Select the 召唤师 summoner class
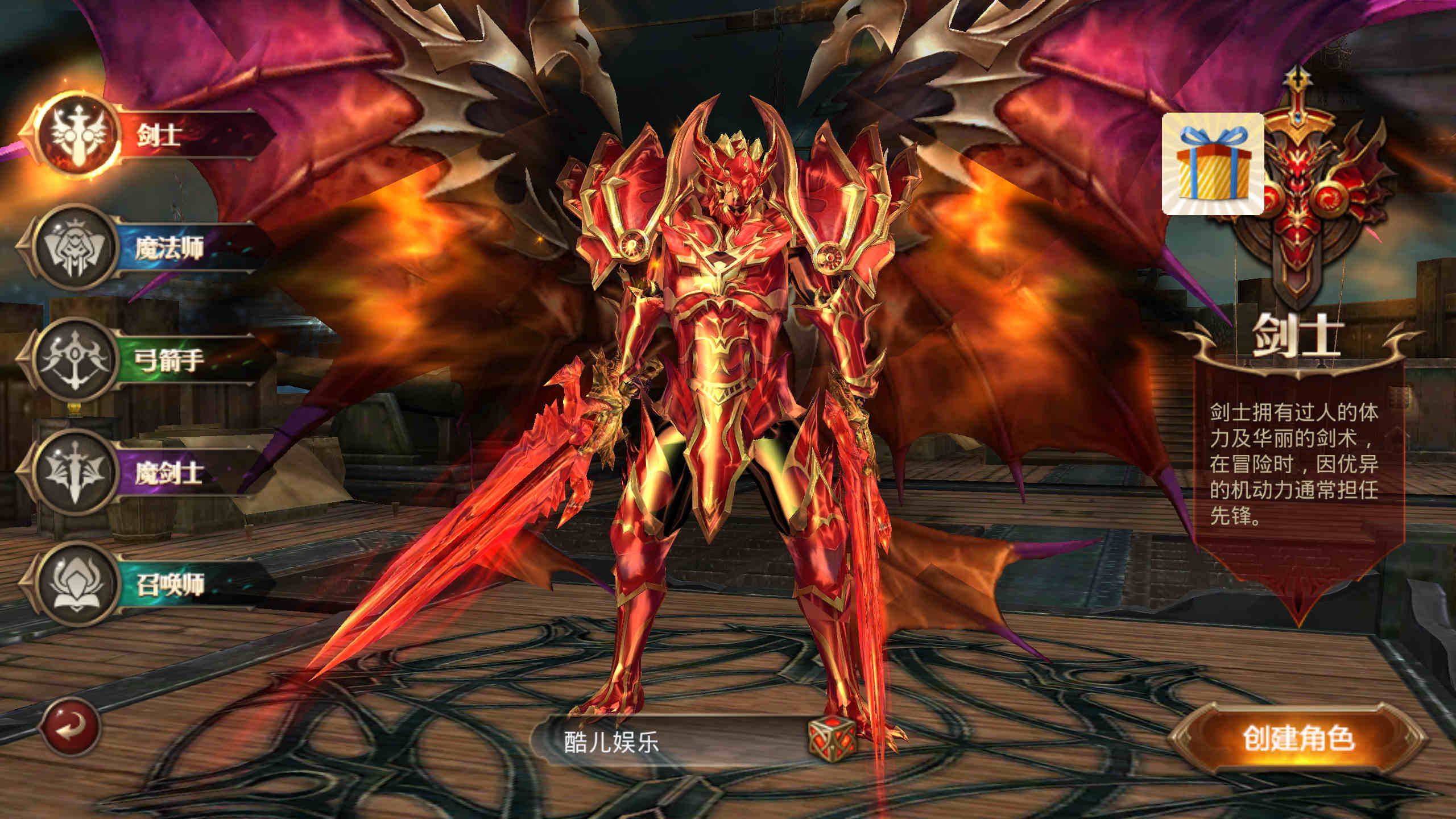 [148, 584]
